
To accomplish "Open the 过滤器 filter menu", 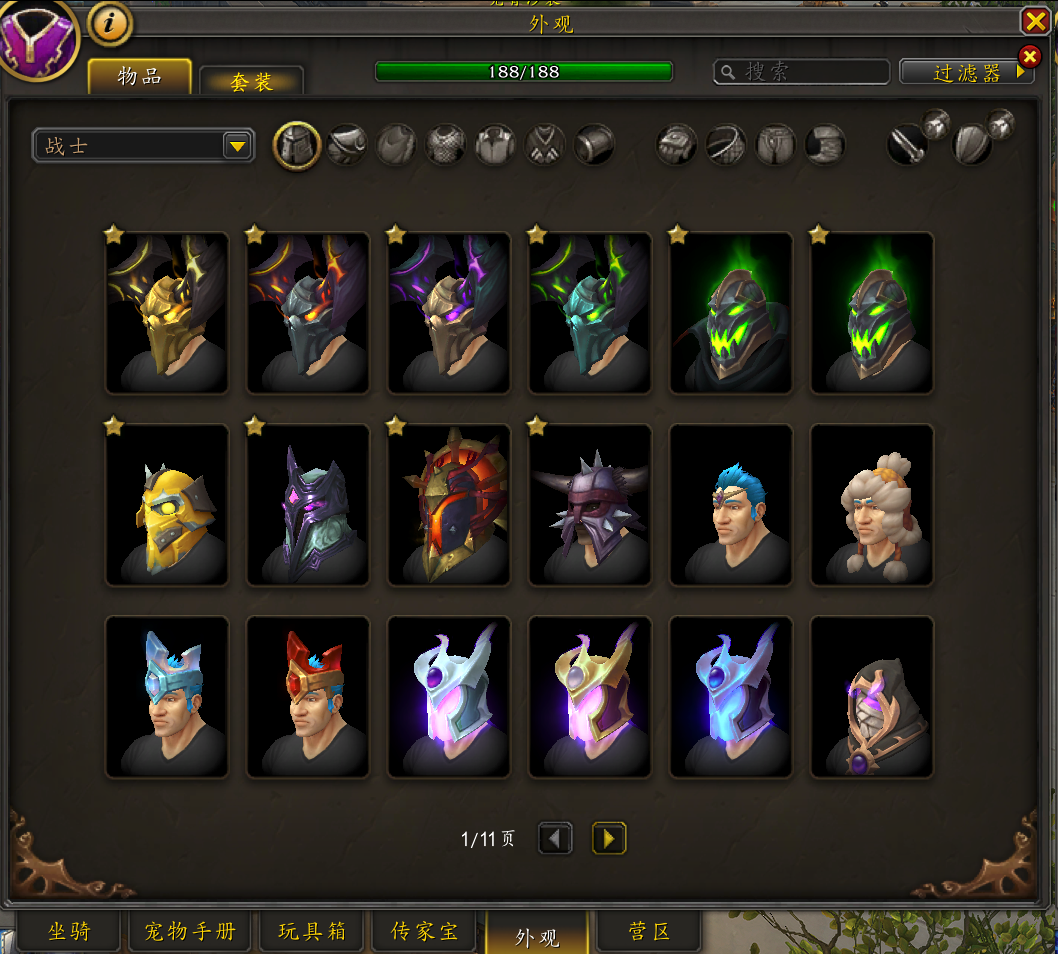I will click(x=966, y=72).
